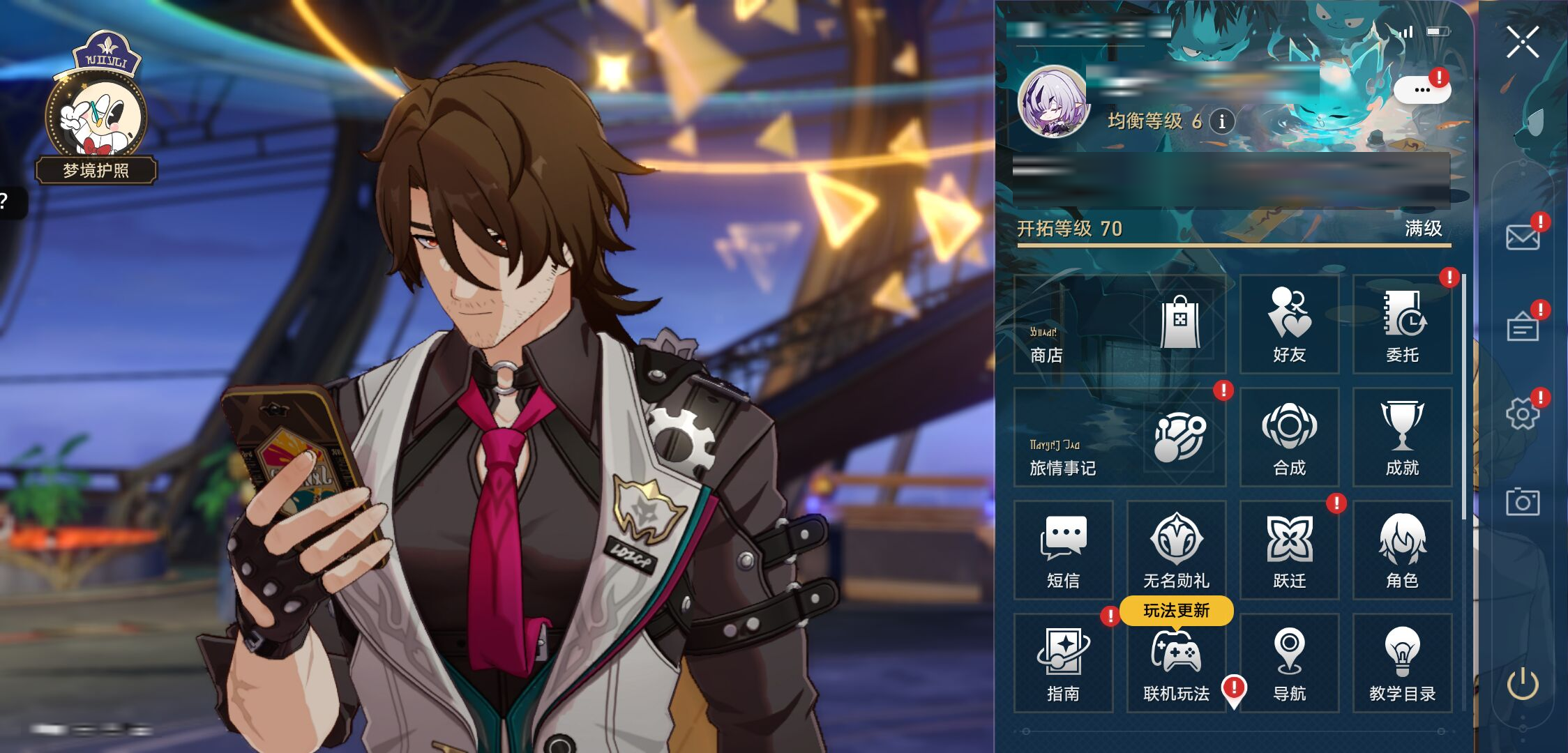This screenshot has width=1568, height=753.
Task: Click the power log-out icon
Action: (x=1522, y=685)
